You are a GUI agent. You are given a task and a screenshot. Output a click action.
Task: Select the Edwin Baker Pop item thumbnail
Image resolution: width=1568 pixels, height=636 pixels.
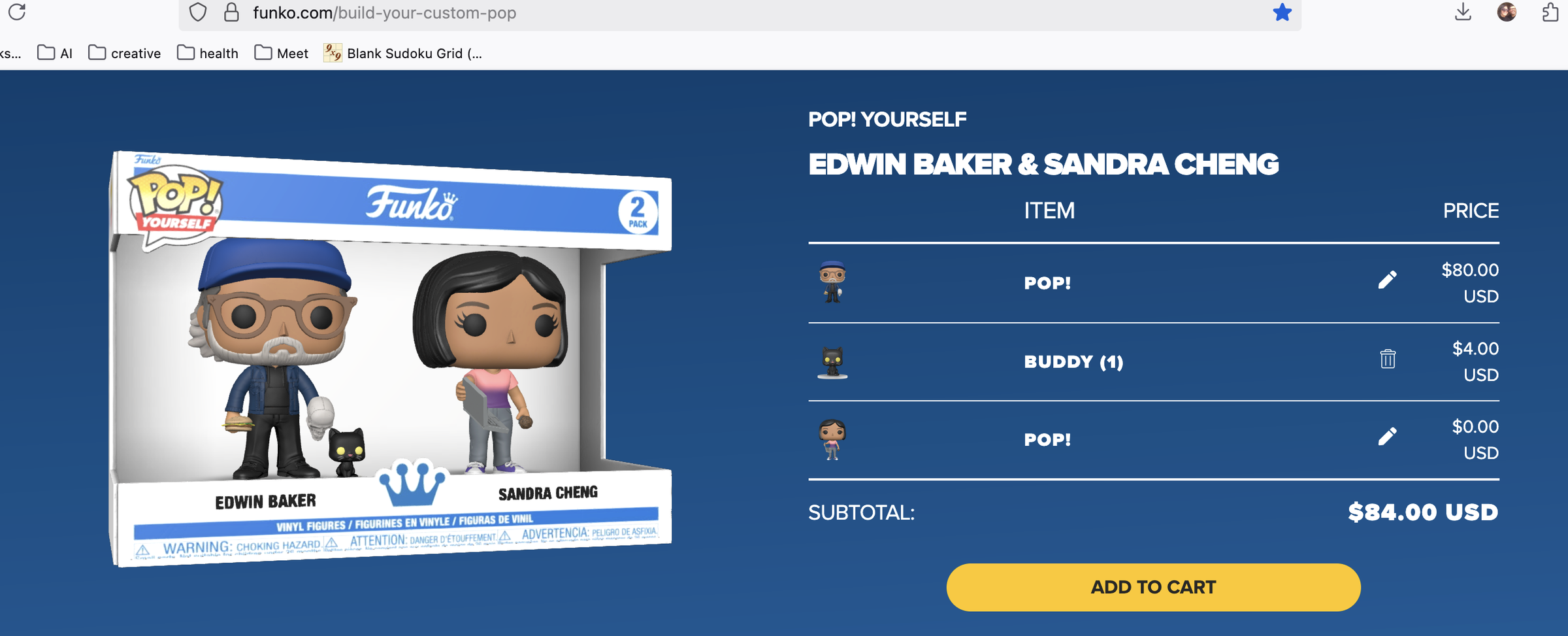(830, 282)
